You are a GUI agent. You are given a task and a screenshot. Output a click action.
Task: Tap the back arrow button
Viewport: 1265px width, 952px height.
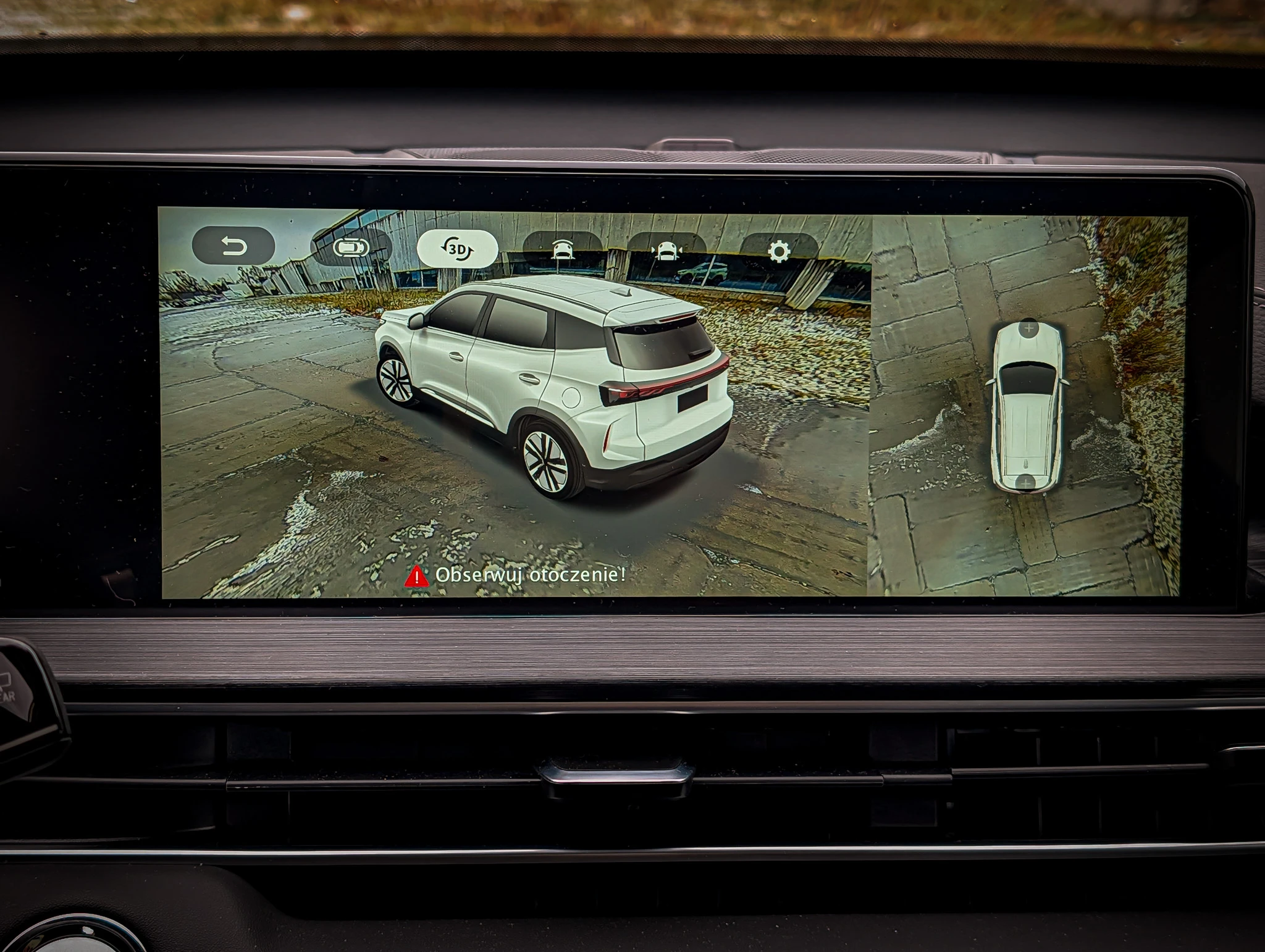point(233,247)
